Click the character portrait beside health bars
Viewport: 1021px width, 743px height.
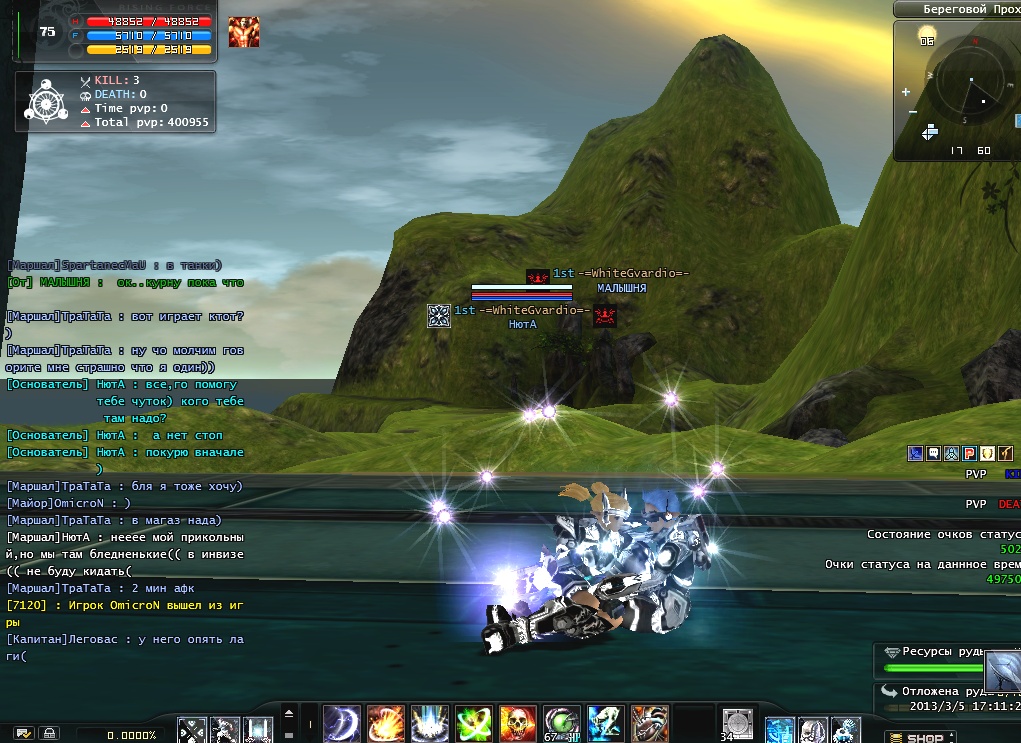point(243,32)
